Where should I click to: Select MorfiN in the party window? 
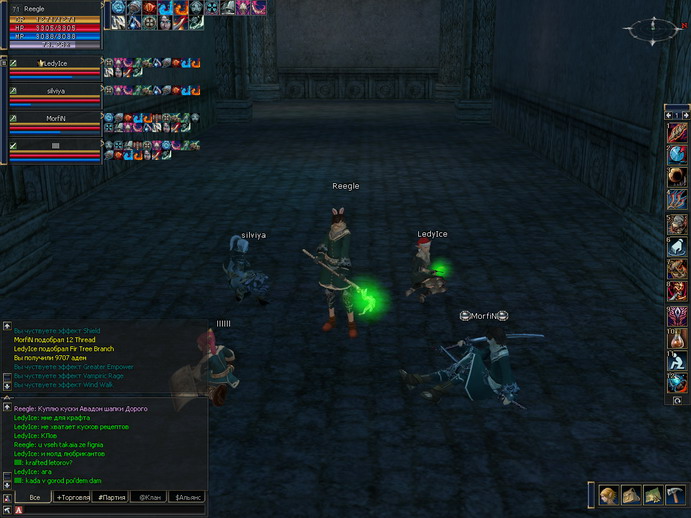55,118
